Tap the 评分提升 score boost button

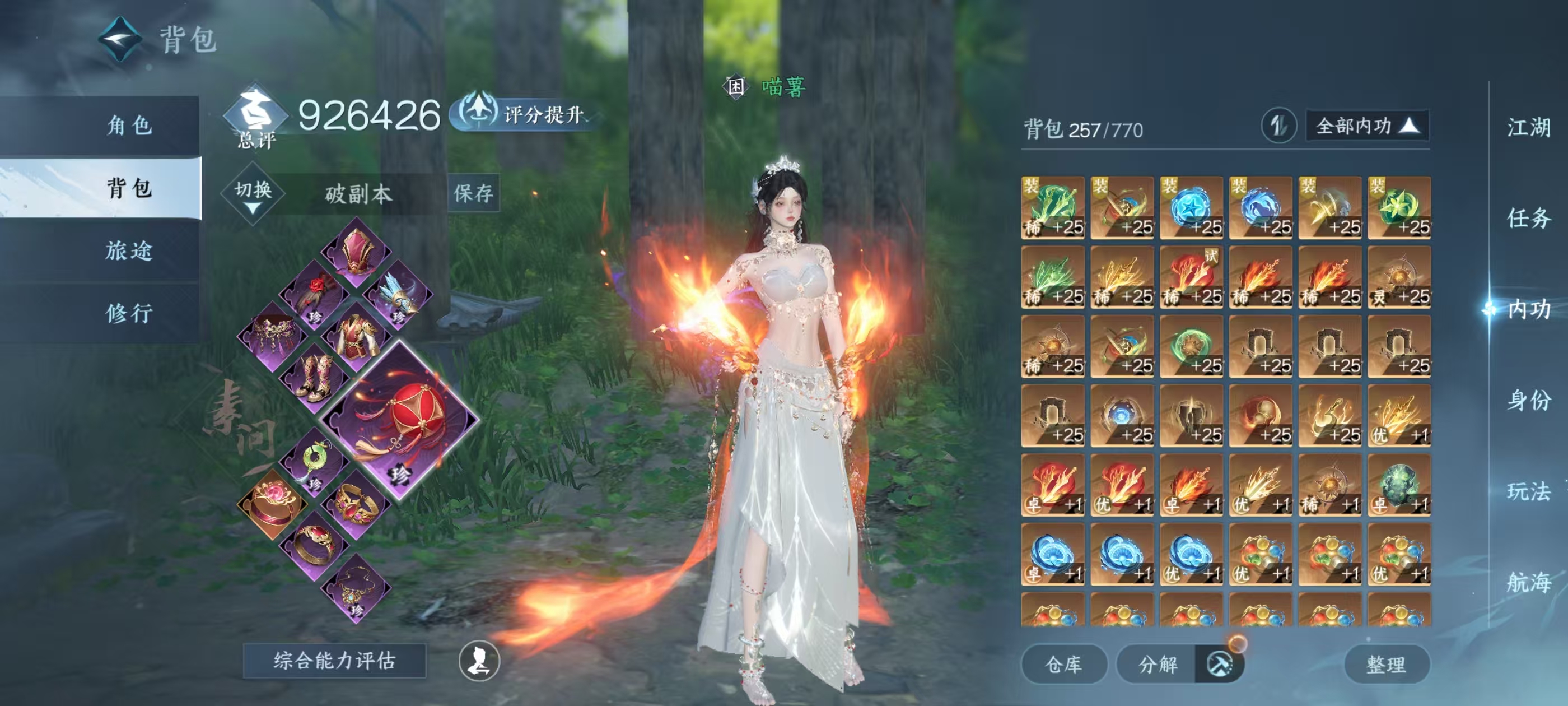[524, 114]
